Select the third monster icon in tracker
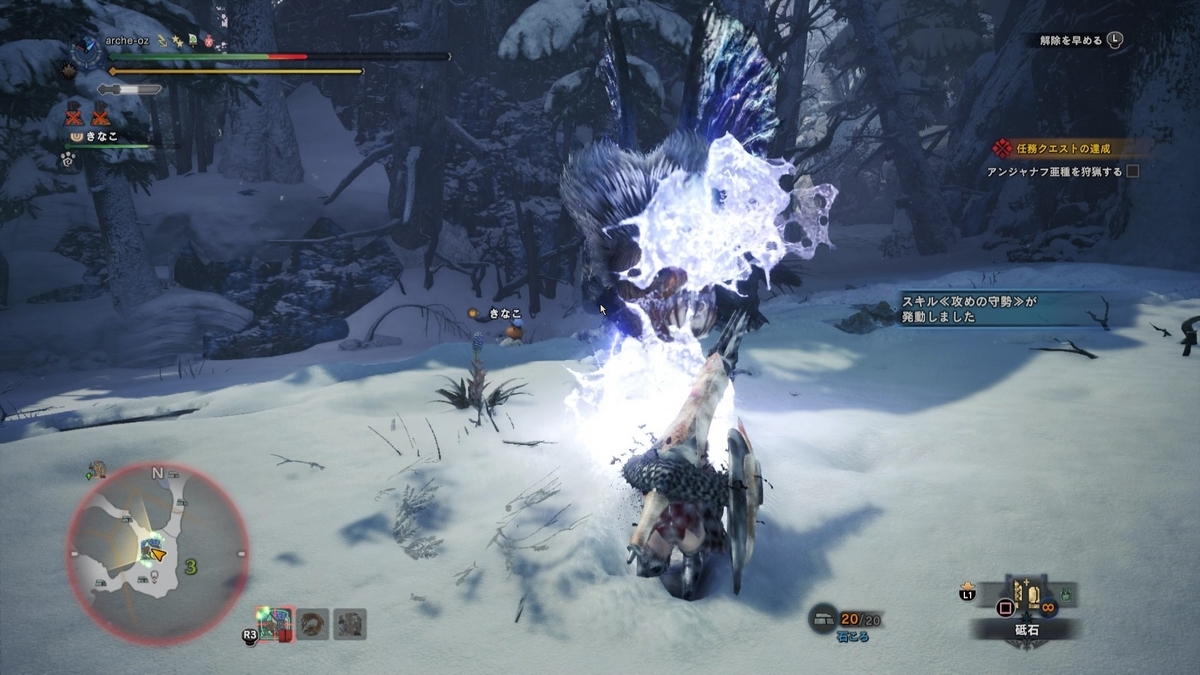Image resolution: width=1200 pixels, height=675 pixels. (x=350, y=624)
